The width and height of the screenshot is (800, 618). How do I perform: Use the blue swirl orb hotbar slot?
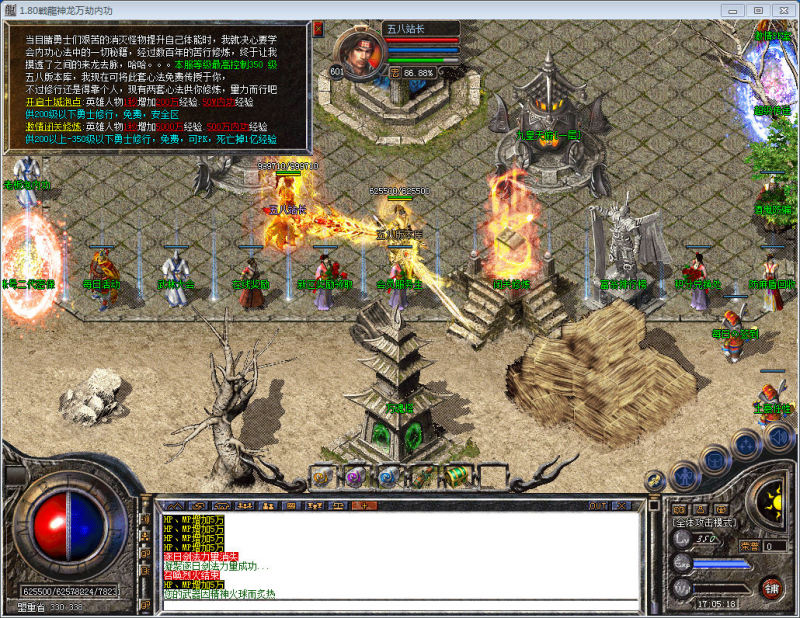coord(389,477)
